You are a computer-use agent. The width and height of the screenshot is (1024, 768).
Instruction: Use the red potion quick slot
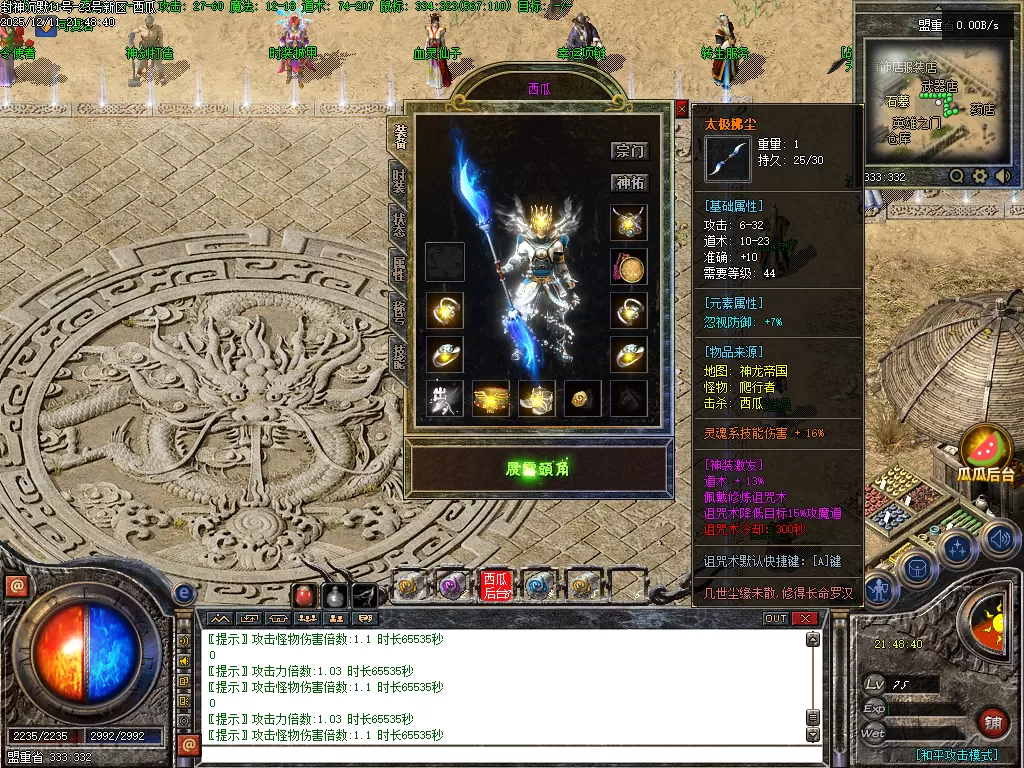click(304, 595)
